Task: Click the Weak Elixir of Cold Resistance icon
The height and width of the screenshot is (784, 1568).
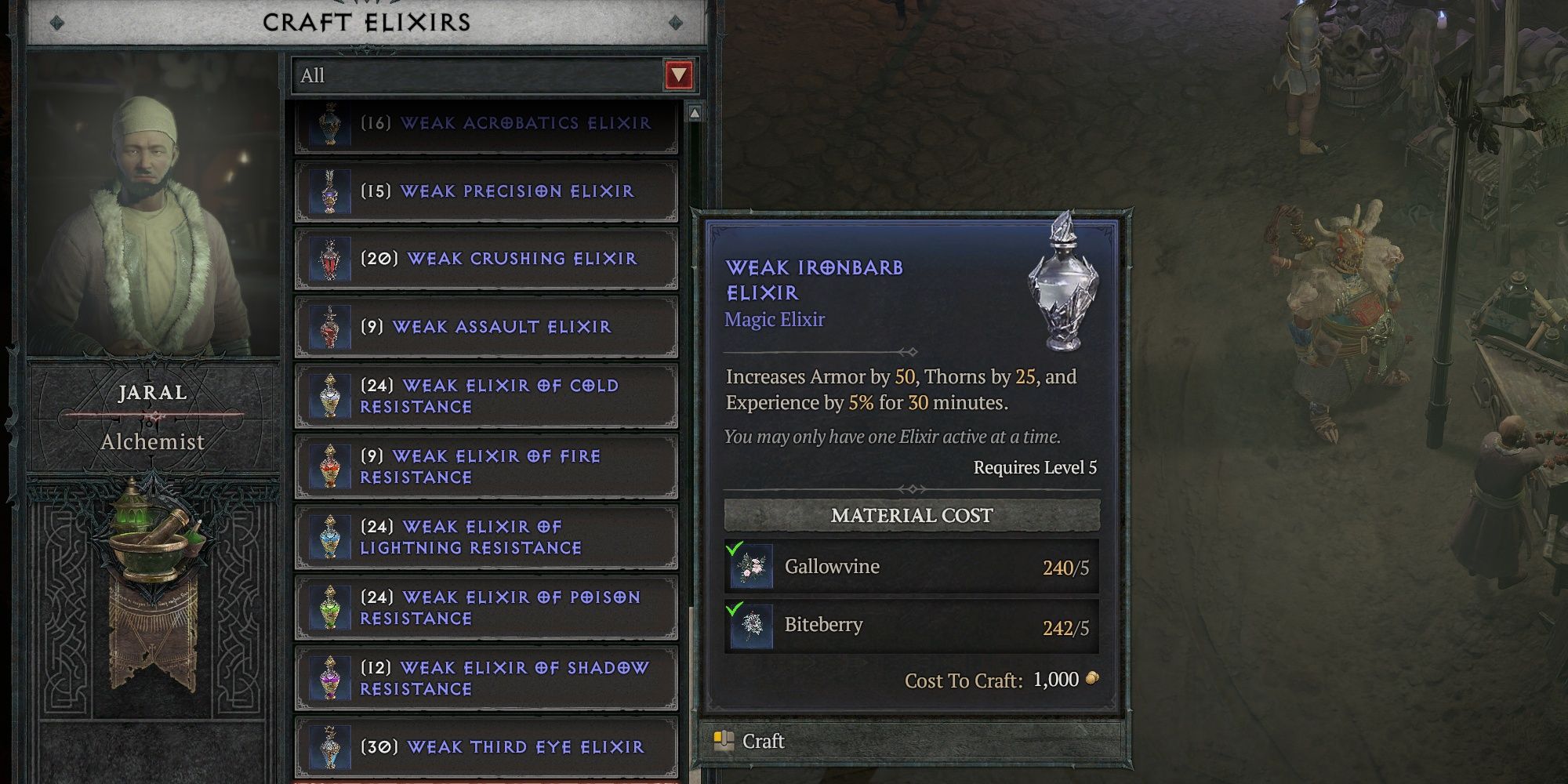Action: (332, 396)
